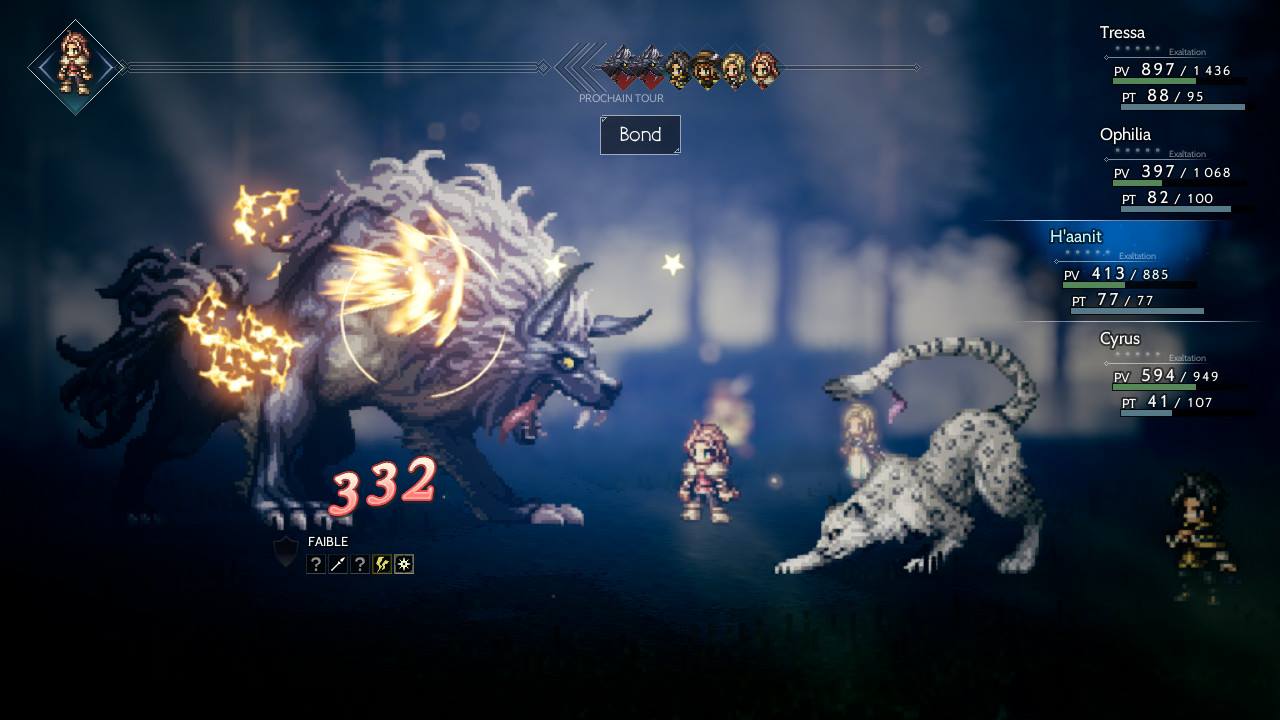The height and width of the screenshot is (720, 1280).
Task: Choose Cyrus in the next turn order
Action: tap(679, 68)
